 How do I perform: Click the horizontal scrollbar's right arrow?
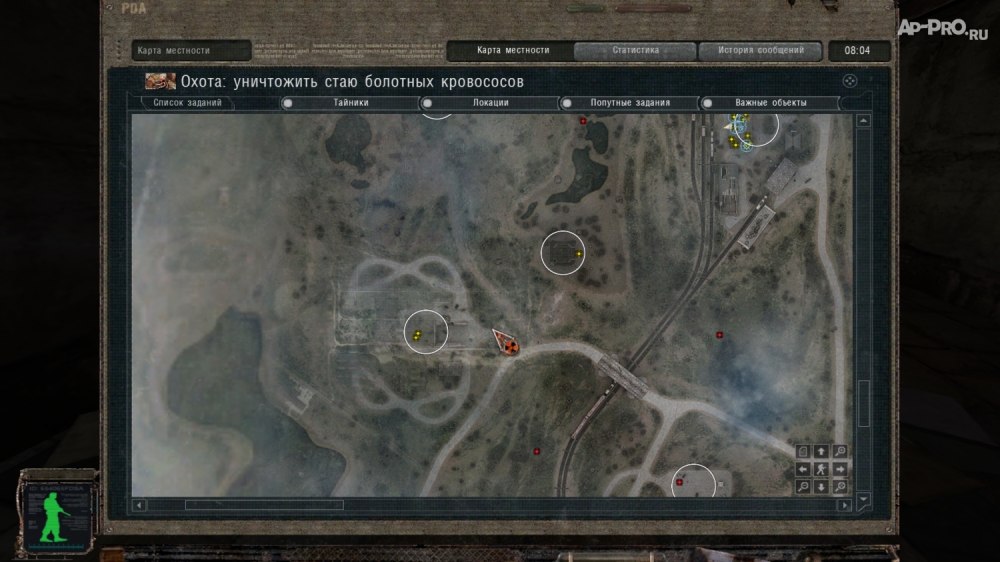click(x=845, y=505)
